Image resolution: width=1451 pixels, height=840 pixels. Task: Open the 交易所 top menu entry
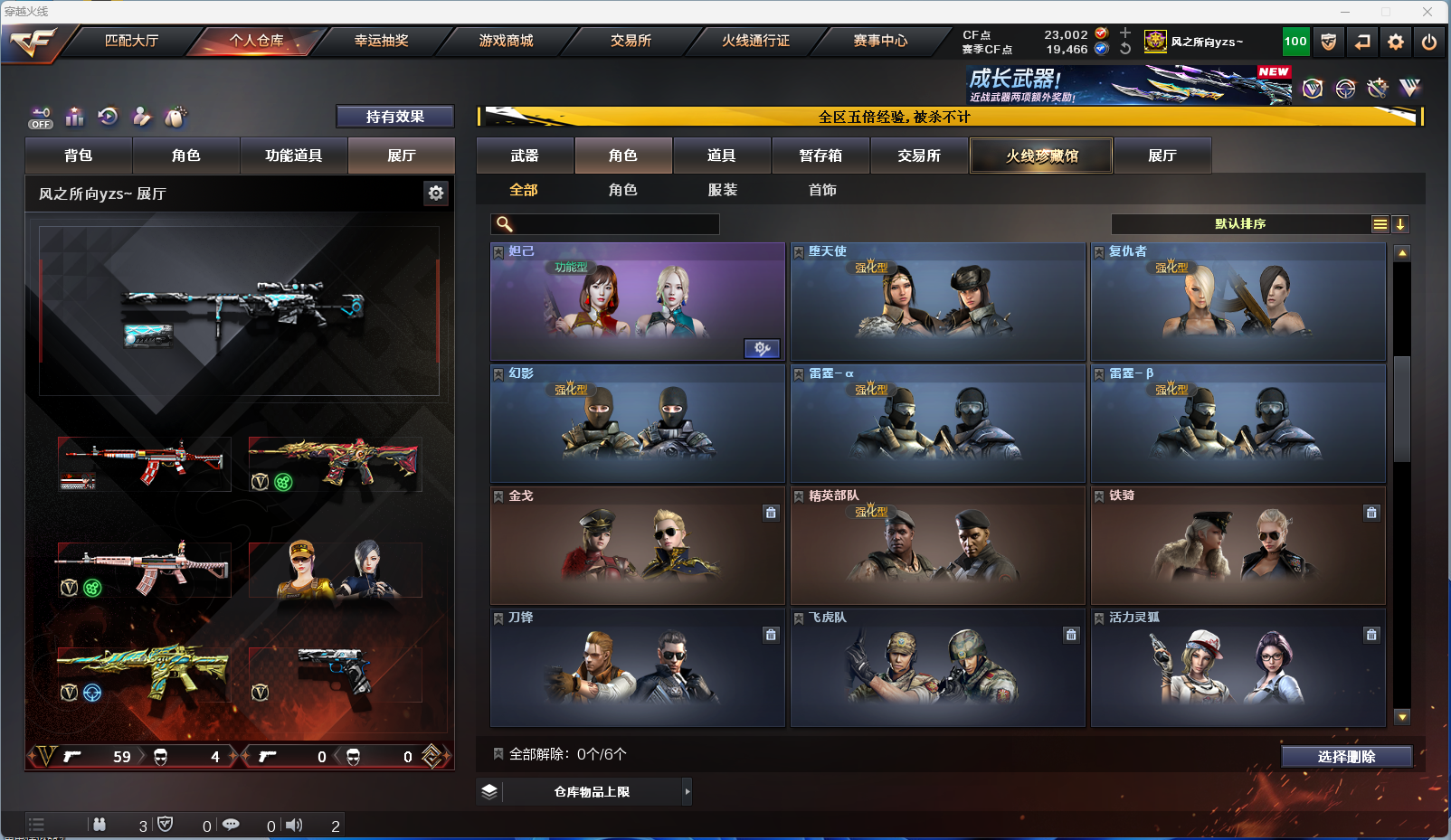[x=631, y=41]
